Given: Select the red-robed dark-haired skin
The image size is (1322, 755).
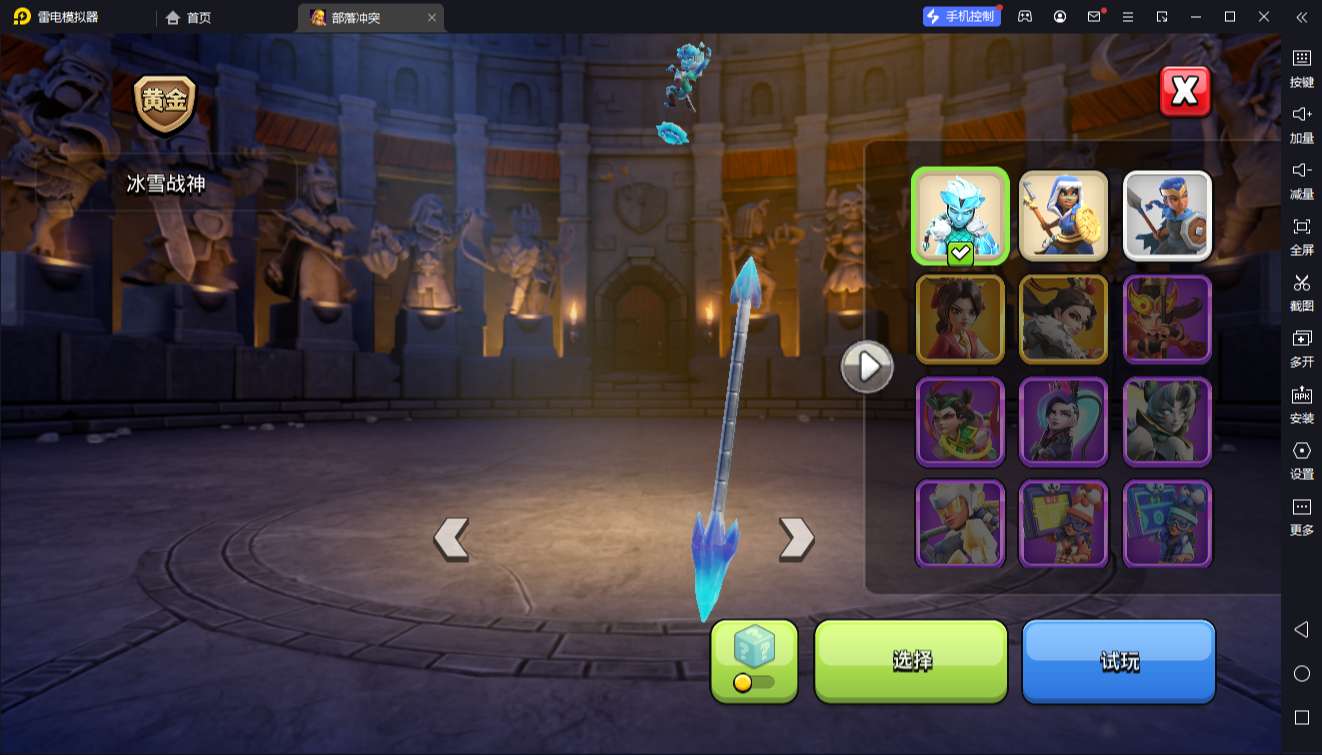Looking at the screenshot, I should coord(960,319).
